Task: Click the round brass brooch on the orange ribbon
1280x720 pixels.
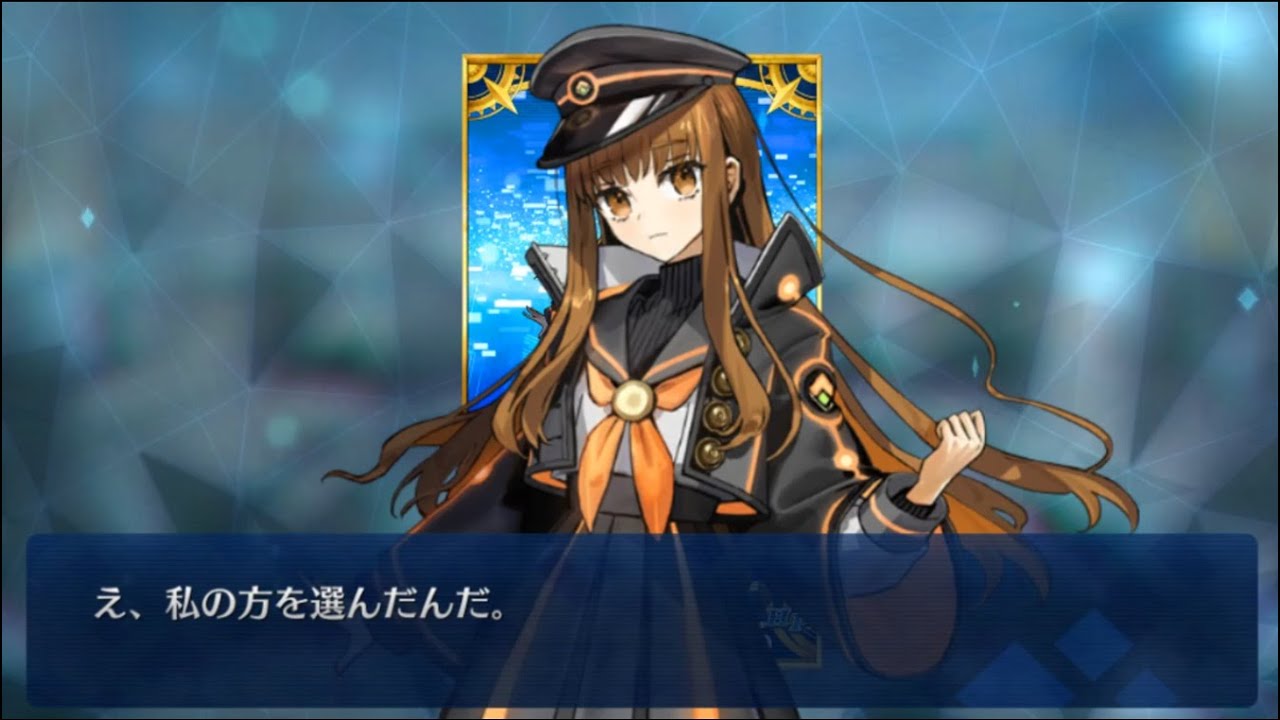Action: 633,399
